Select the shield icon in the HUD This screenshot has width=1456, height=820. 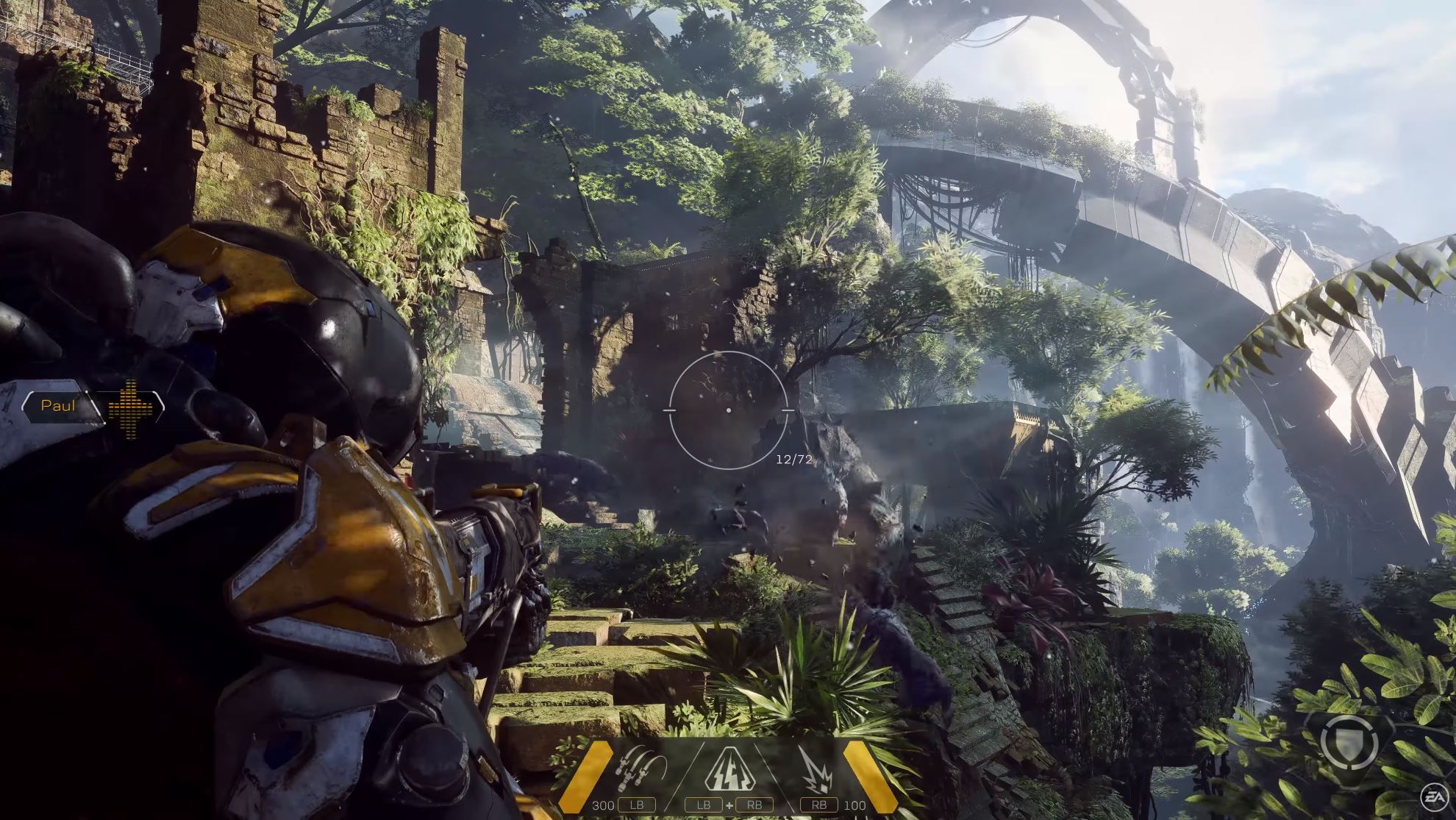1349,741
